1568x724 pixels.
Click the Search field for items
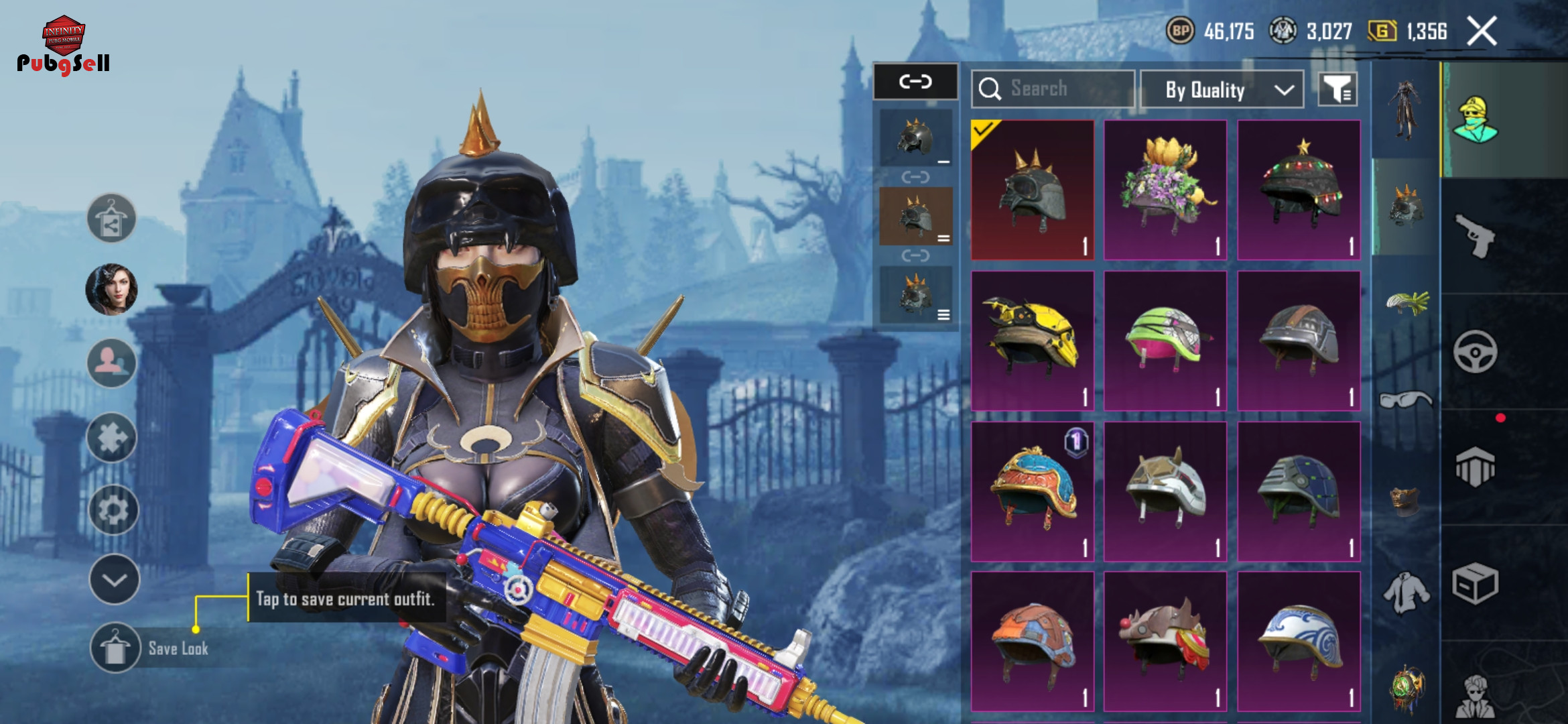tap(1053, 89)
